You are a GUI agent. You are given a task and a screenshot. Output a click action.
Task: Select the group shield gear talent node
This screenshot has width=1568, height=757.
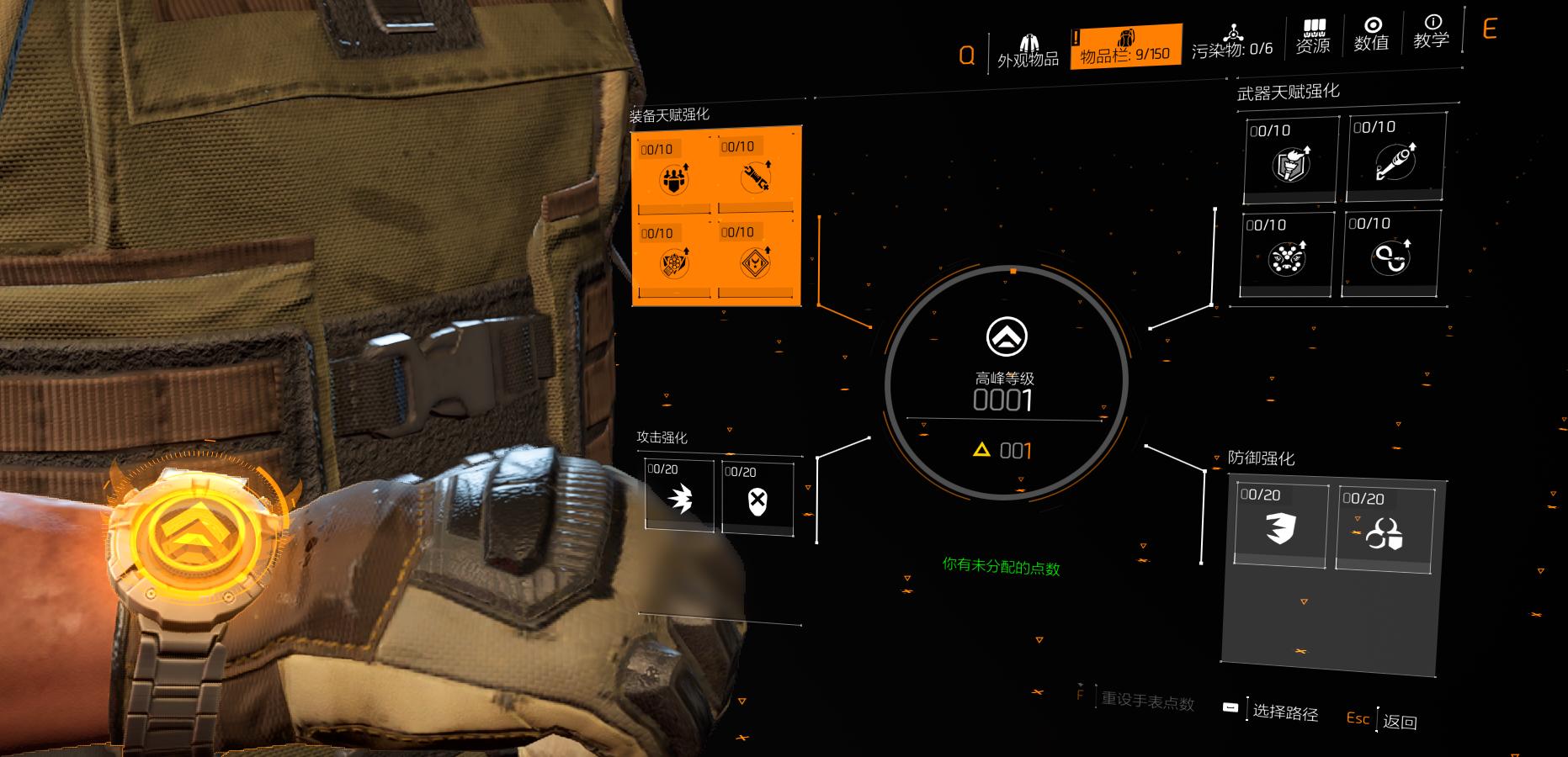(673, 175)
